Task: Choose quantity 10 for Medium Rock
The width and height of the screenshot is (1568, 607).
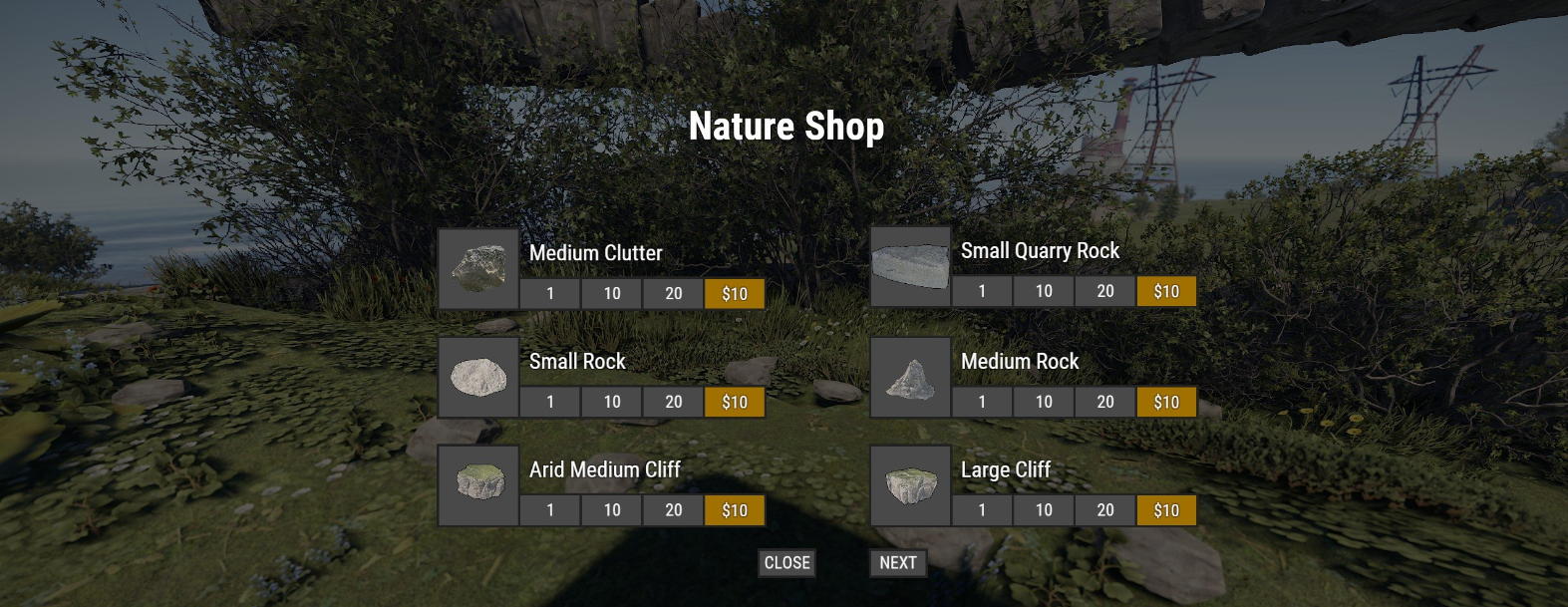Action: click(x=1043, y=402)
